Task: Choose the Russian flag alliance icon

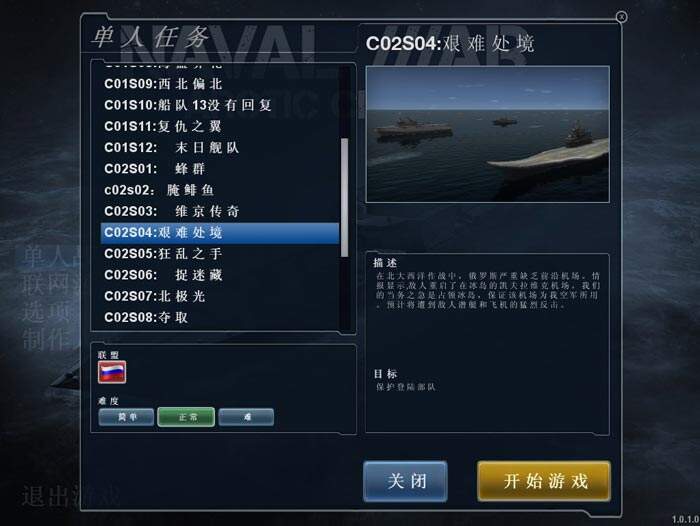Action: [x=111, y=373]
